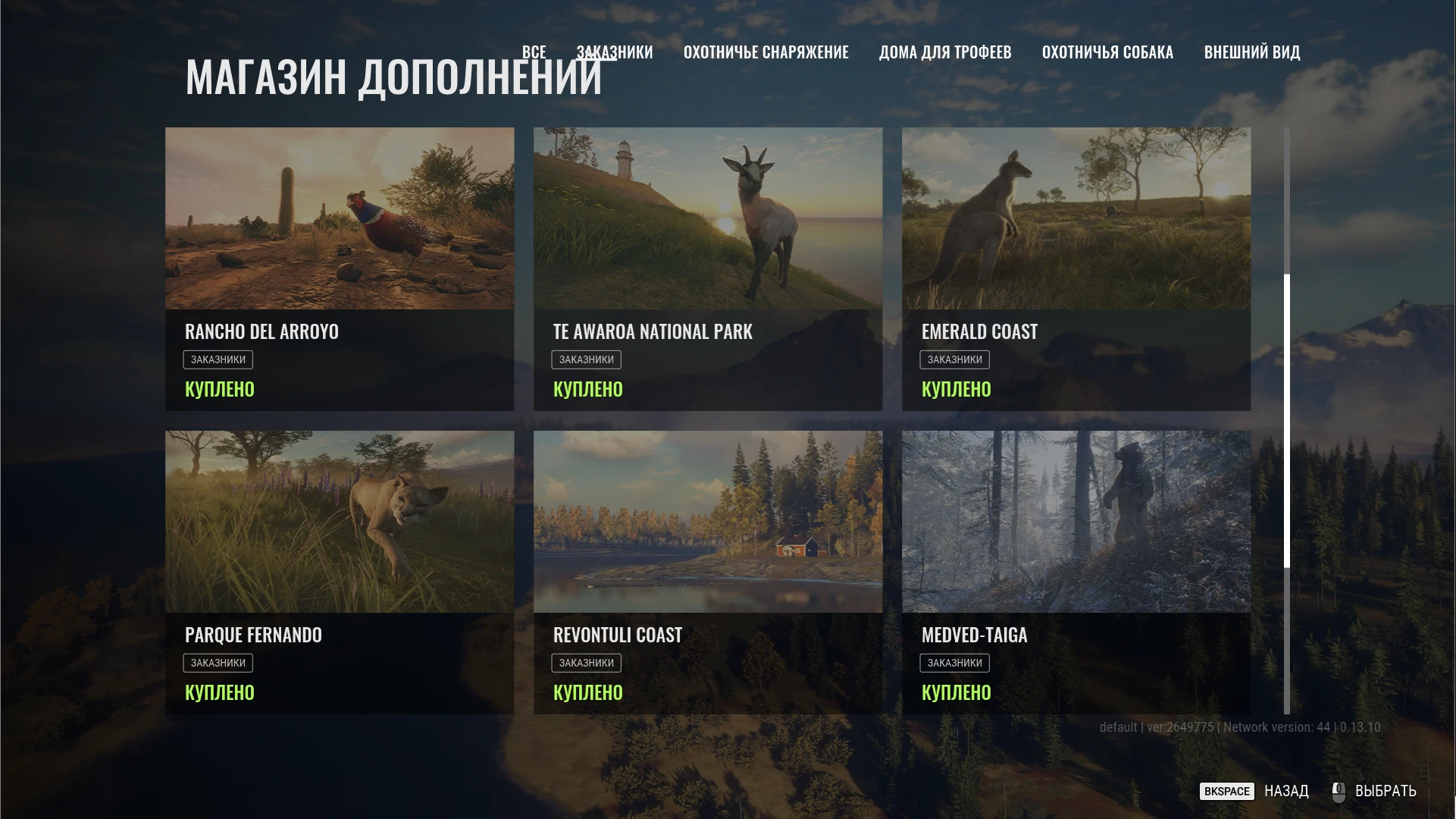Select the ОХОТНИЧЬЕ СНАРЯЖЕНИЕ category
Viewport: 1456px width, 819px height.
pyautogui.click(x=767, y=52)
